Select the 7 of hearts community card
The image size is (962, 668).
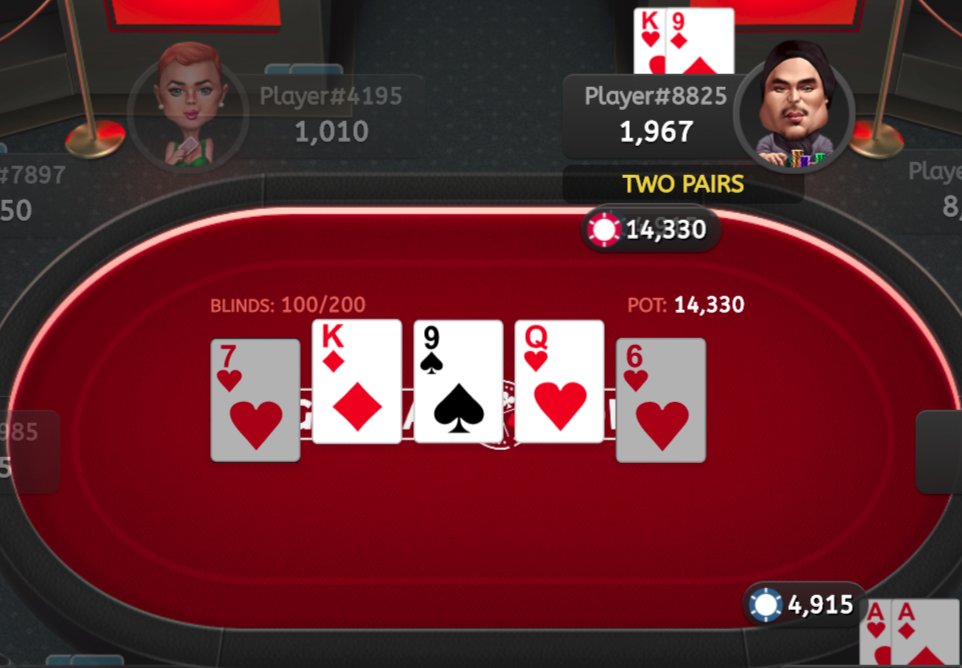click(255, 400)
